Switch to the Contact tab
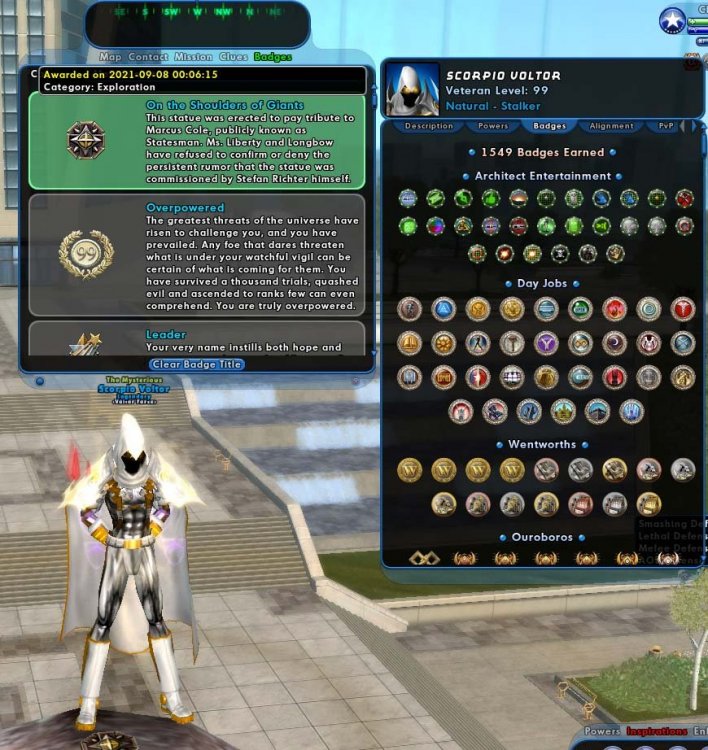 click(148, 57)
